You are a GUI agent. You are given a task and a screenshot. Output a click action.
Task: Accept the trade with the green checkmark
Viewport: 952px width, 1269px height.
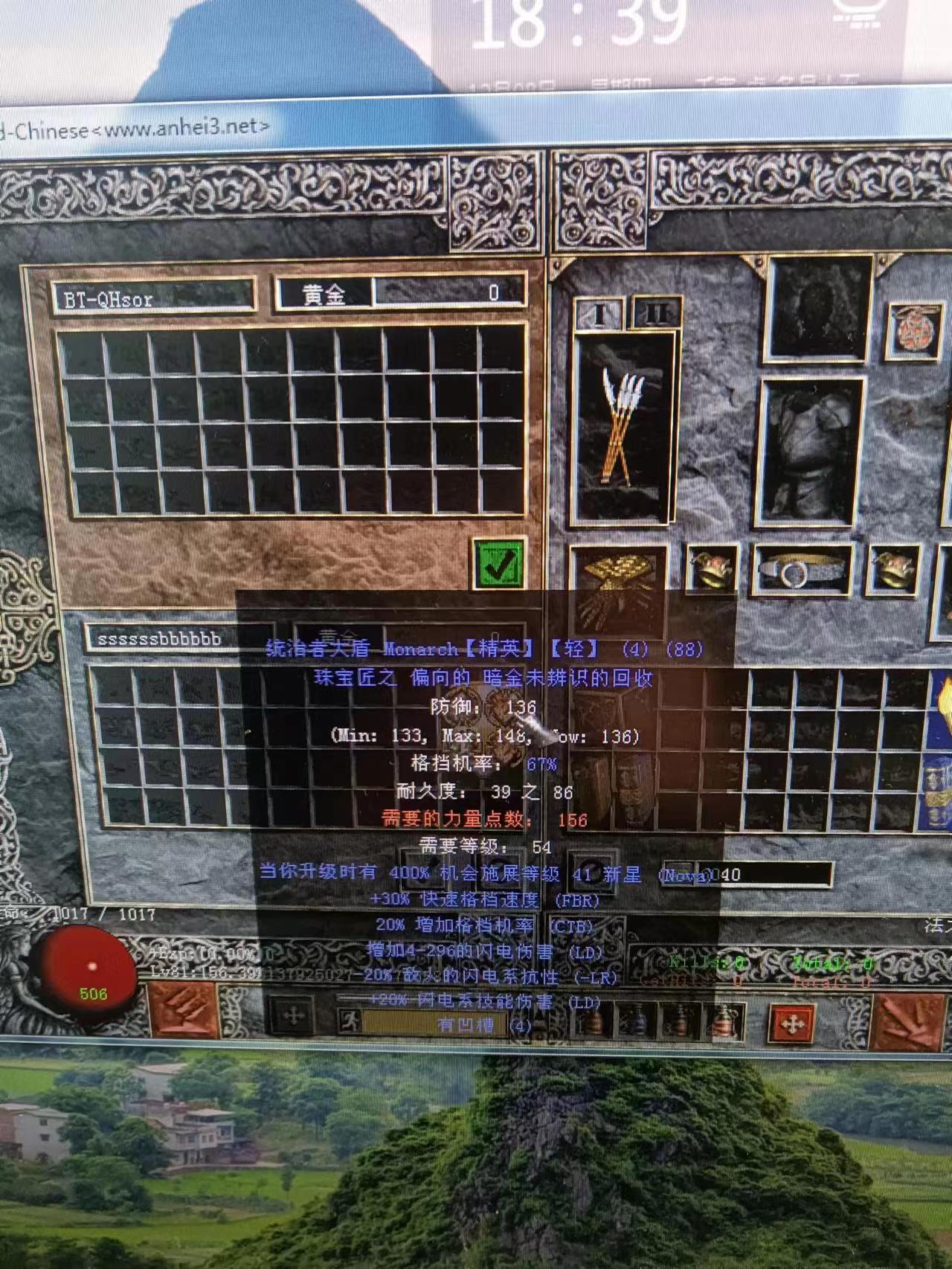pyautogui.click(x=498, y=563)
